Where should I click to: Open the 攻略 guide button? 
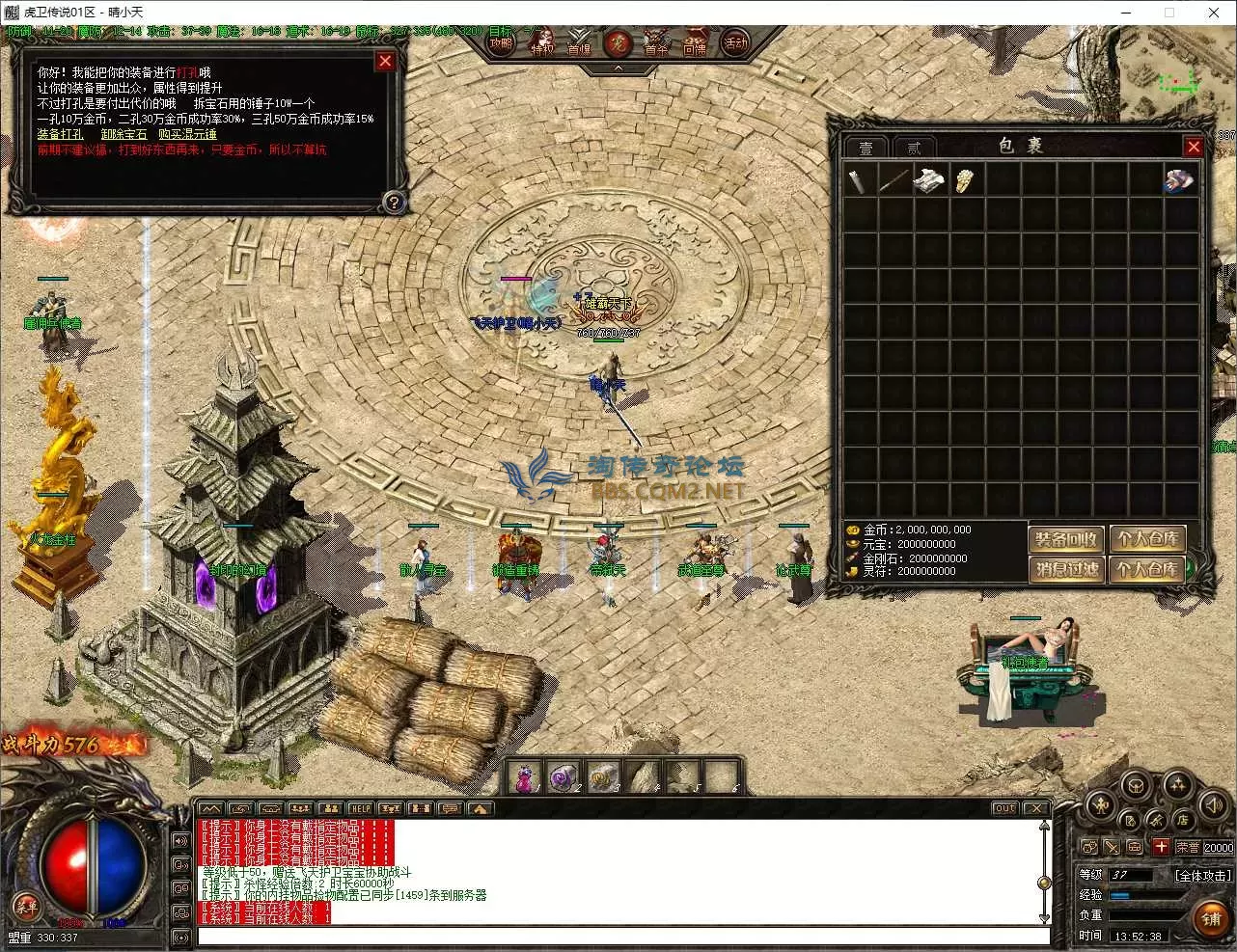(x=501, y=43)
